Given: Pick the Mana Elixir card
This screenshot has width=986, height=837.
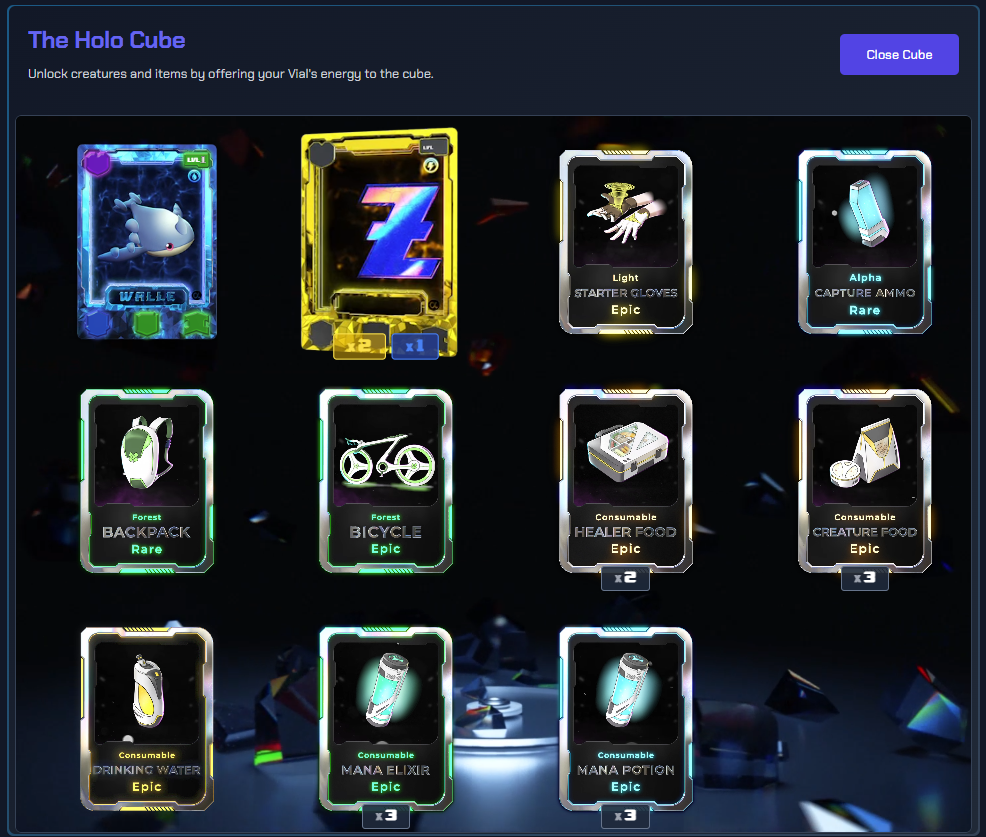Looking at the screenshot, I should (x=386, y=718).
